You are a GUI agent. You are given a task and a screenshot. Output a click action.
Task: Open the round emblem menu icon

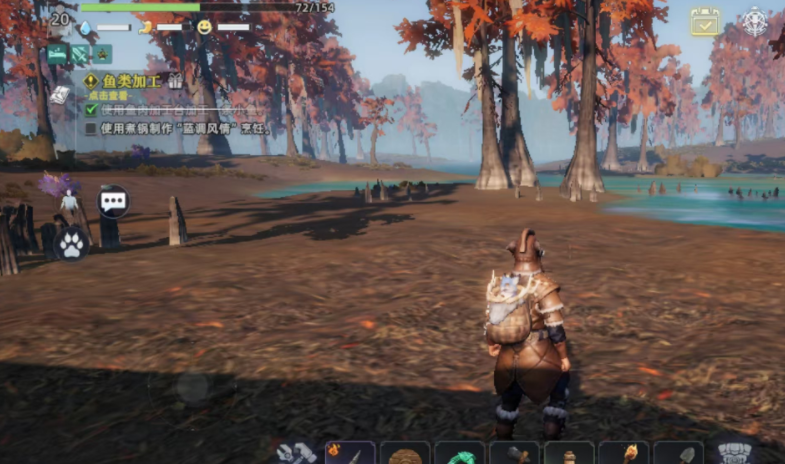[754, 21]
